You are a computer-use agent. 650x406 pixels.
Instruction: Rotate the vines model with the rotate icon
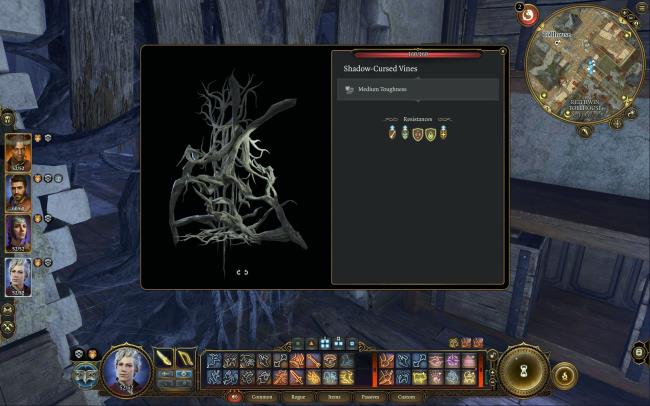point(242,272)
